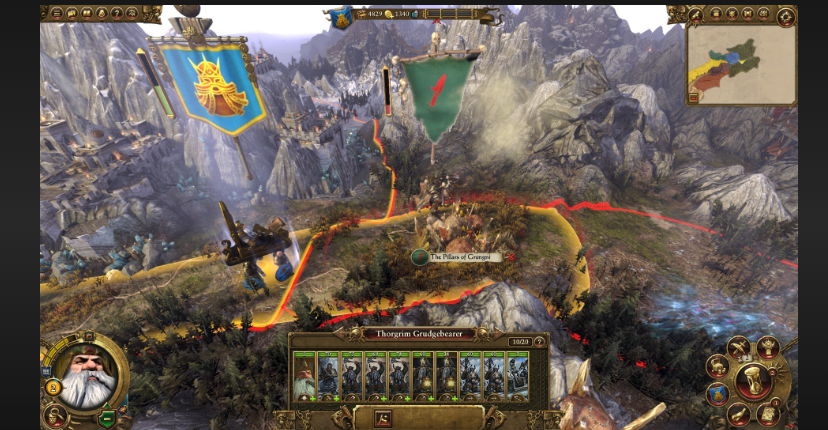Select the last unit card in the army
Viewport: 828px width, 430px height.
(518, 375)
